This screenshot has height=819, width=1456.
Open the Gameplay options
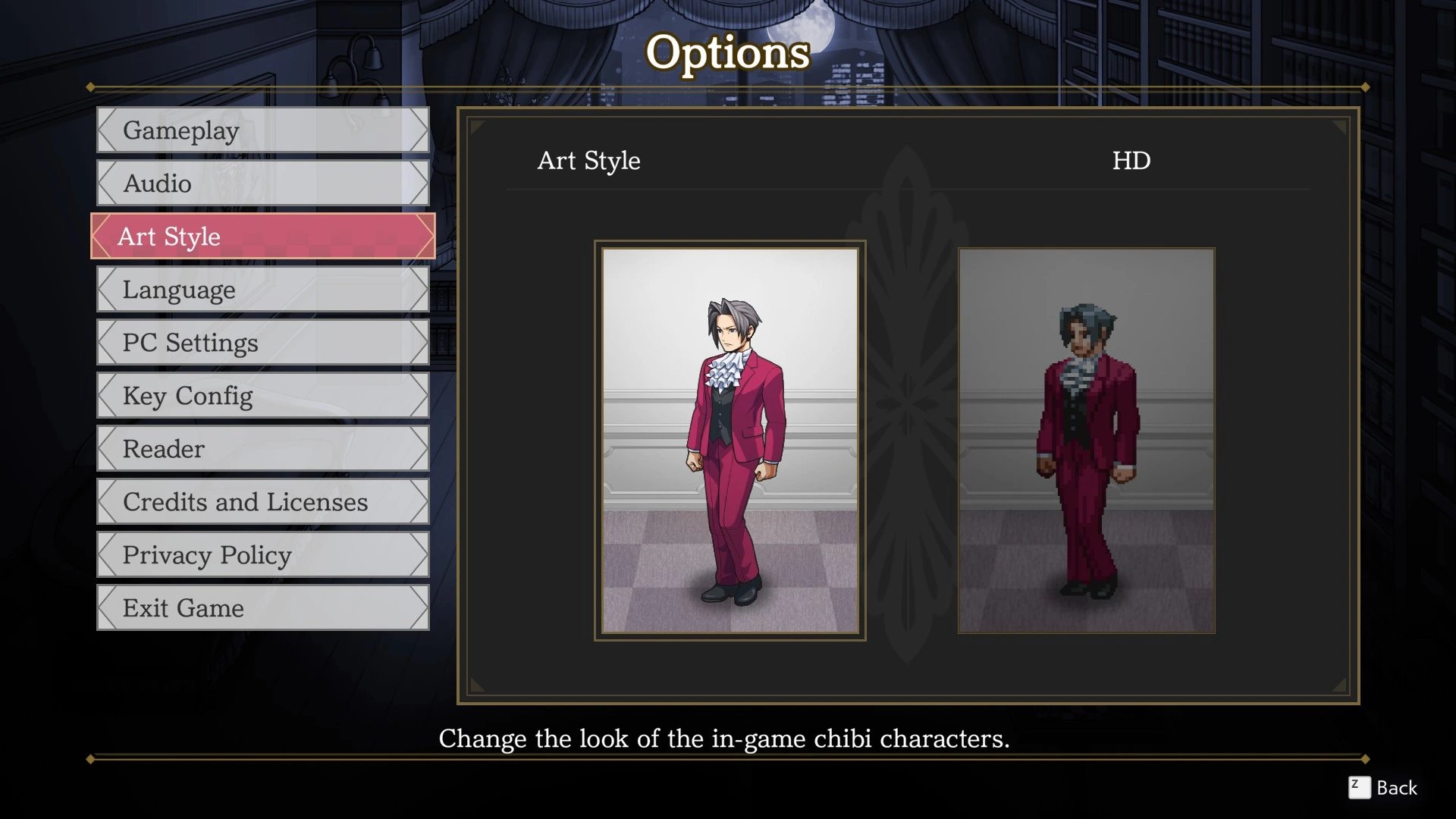pos(262,130)
